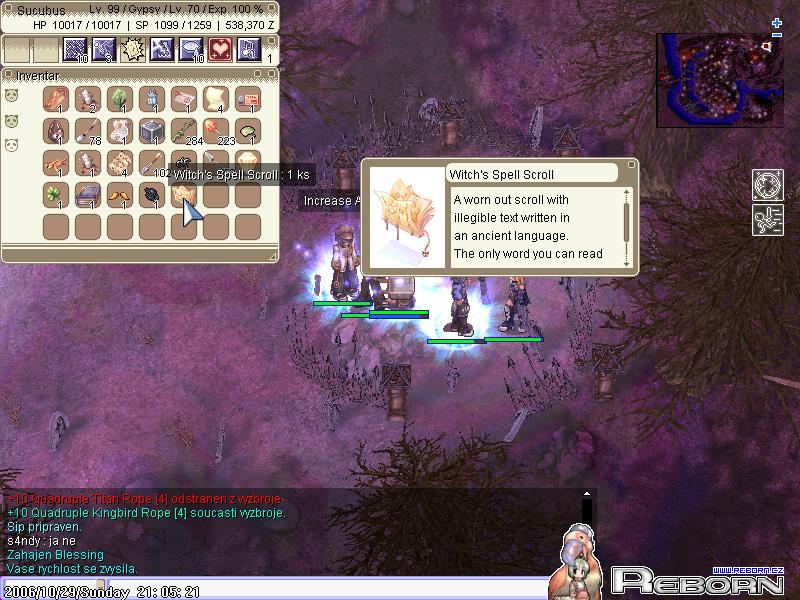
Task: Select the blue spellbook in inventory
Action: tap(87, 194)
